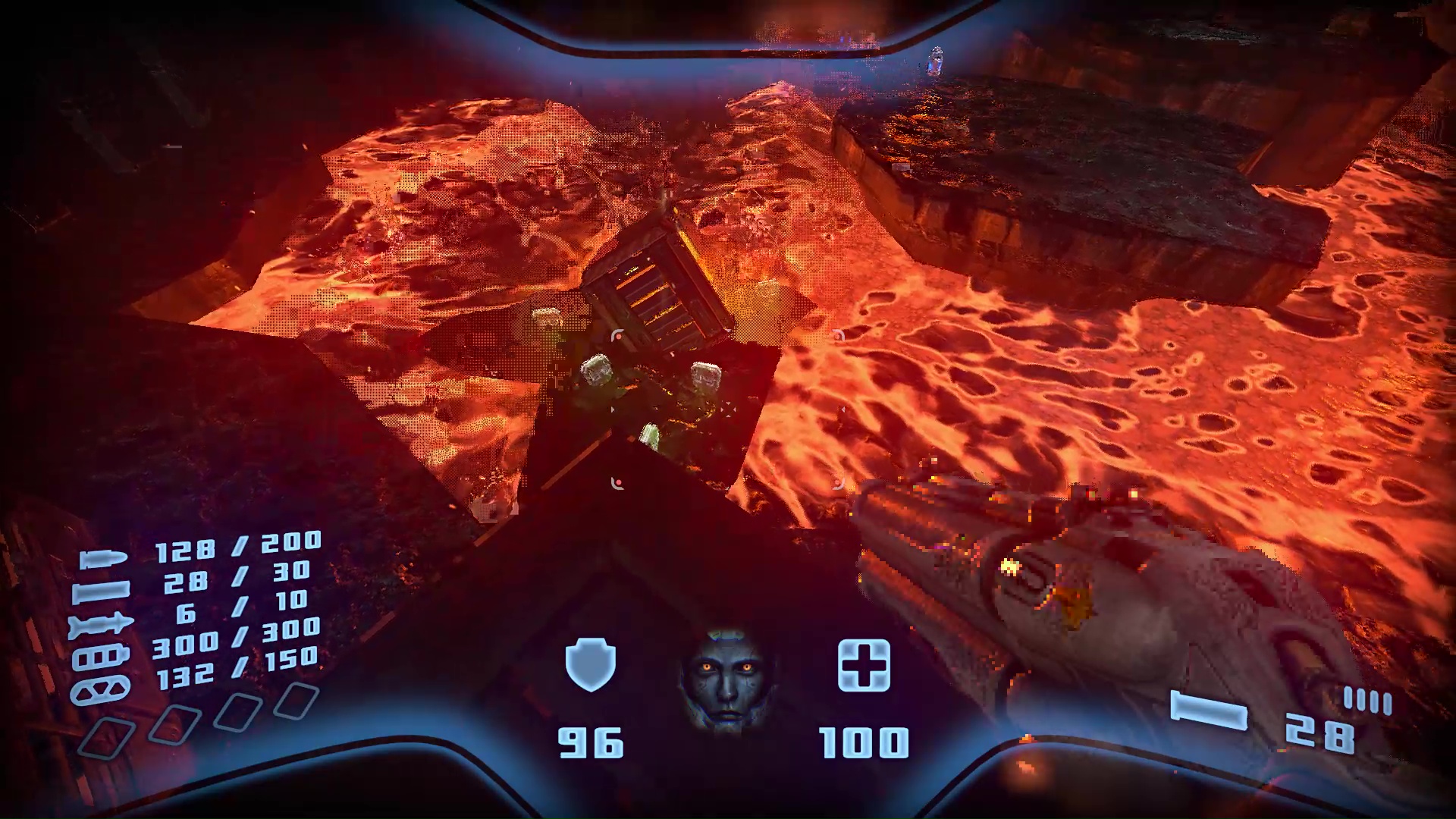The height and width of the screenshot is (819, 1456).
Task: Click the health value reading 100
Action: tap(864, 742)
